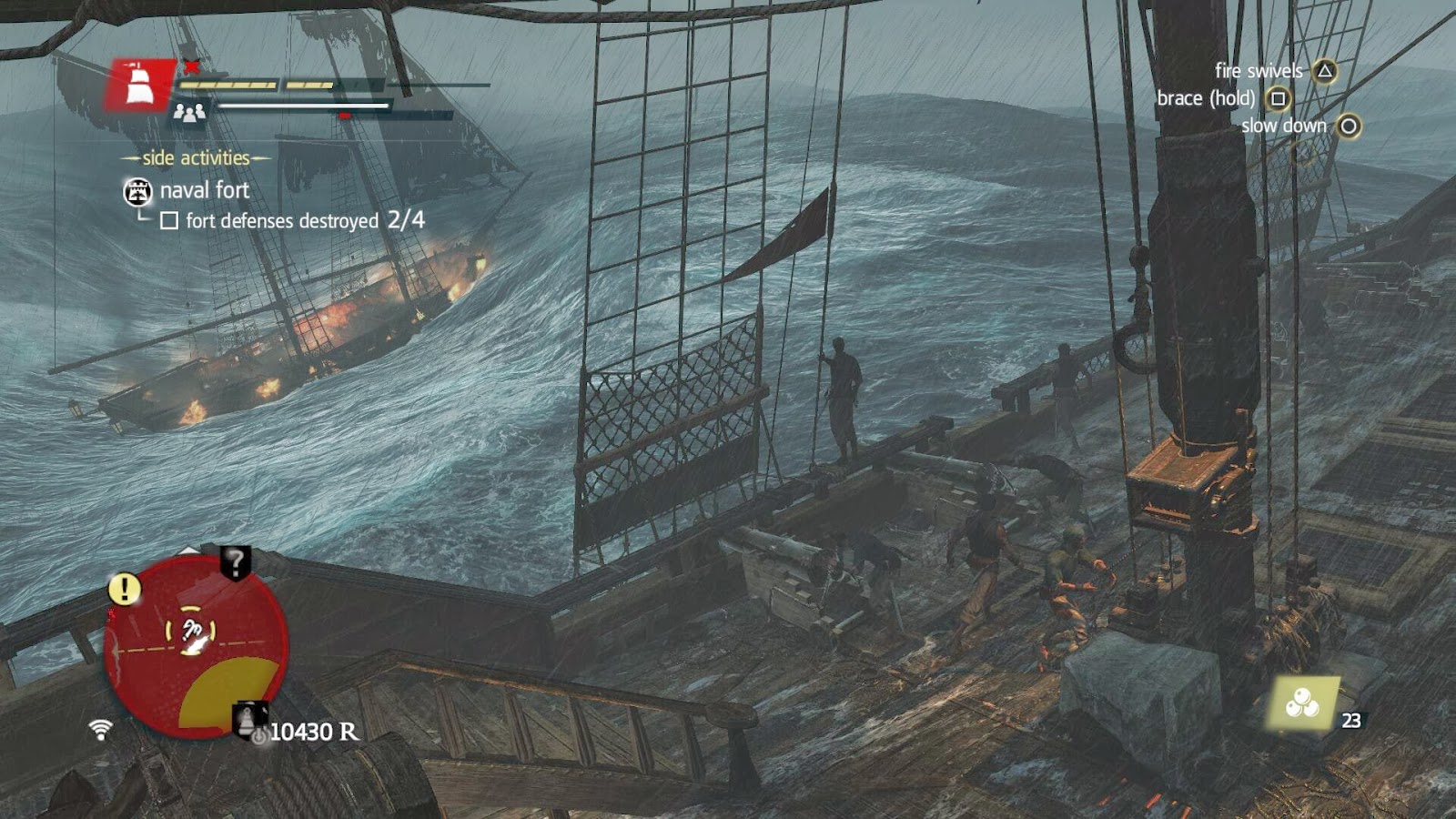Click the white signal icon beside minimap
The image size is (1456, 819).
(x=101, y=728)
